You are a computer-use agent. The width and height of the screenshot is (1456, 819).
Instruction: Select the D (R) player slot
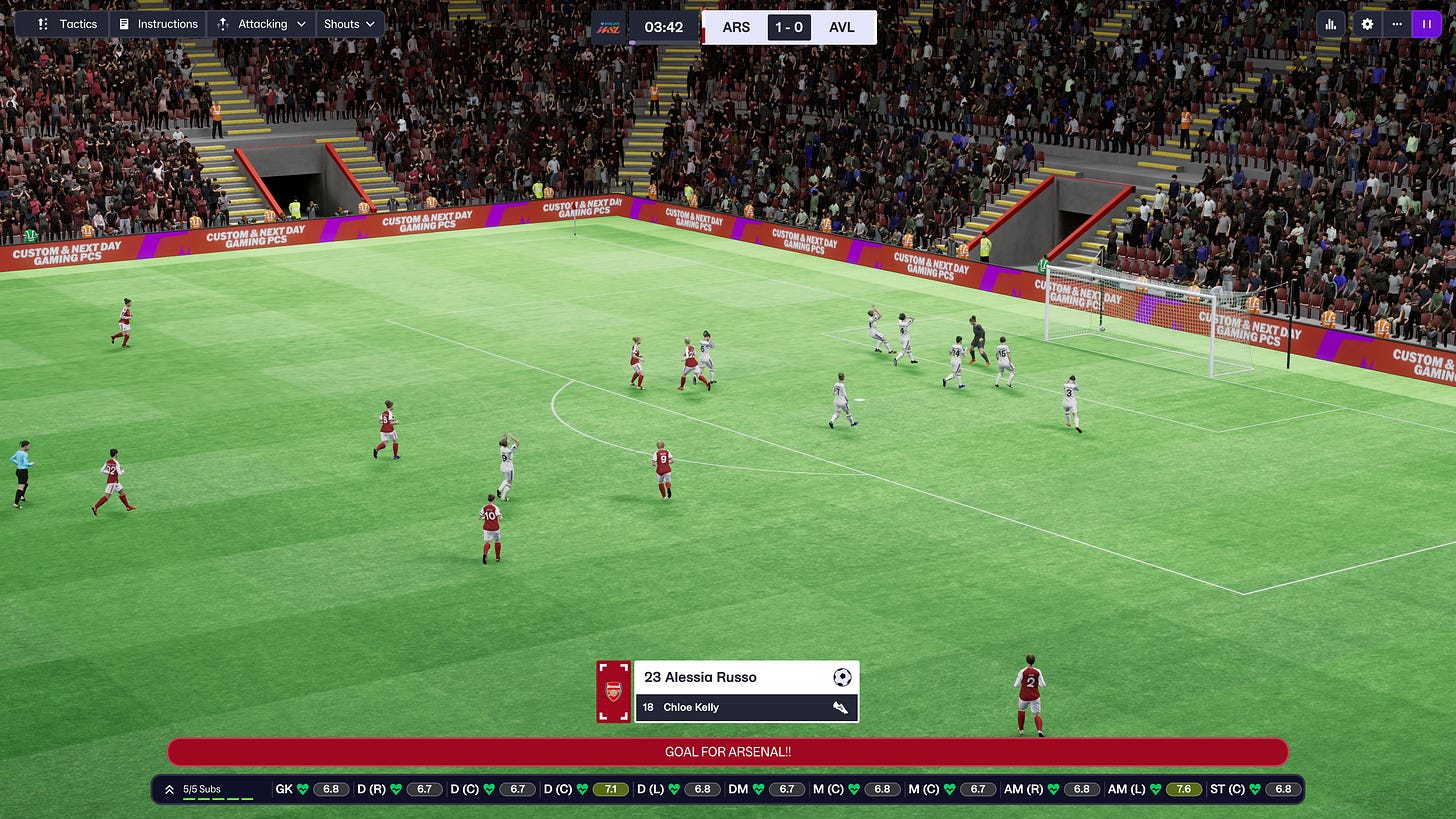tap(400, 789)
